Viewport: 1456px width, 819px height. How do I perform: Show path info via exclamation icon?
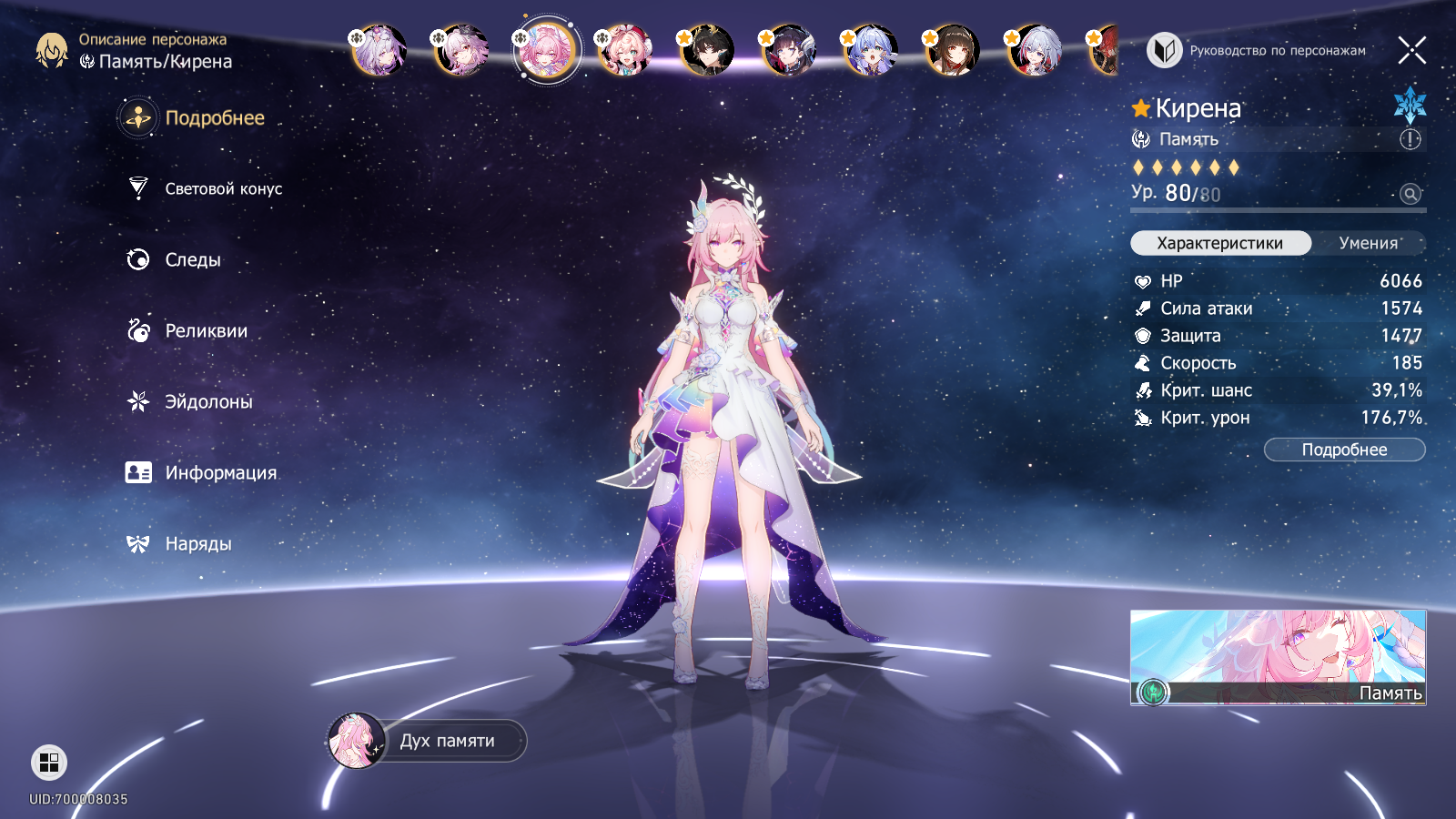(1410, 139)
